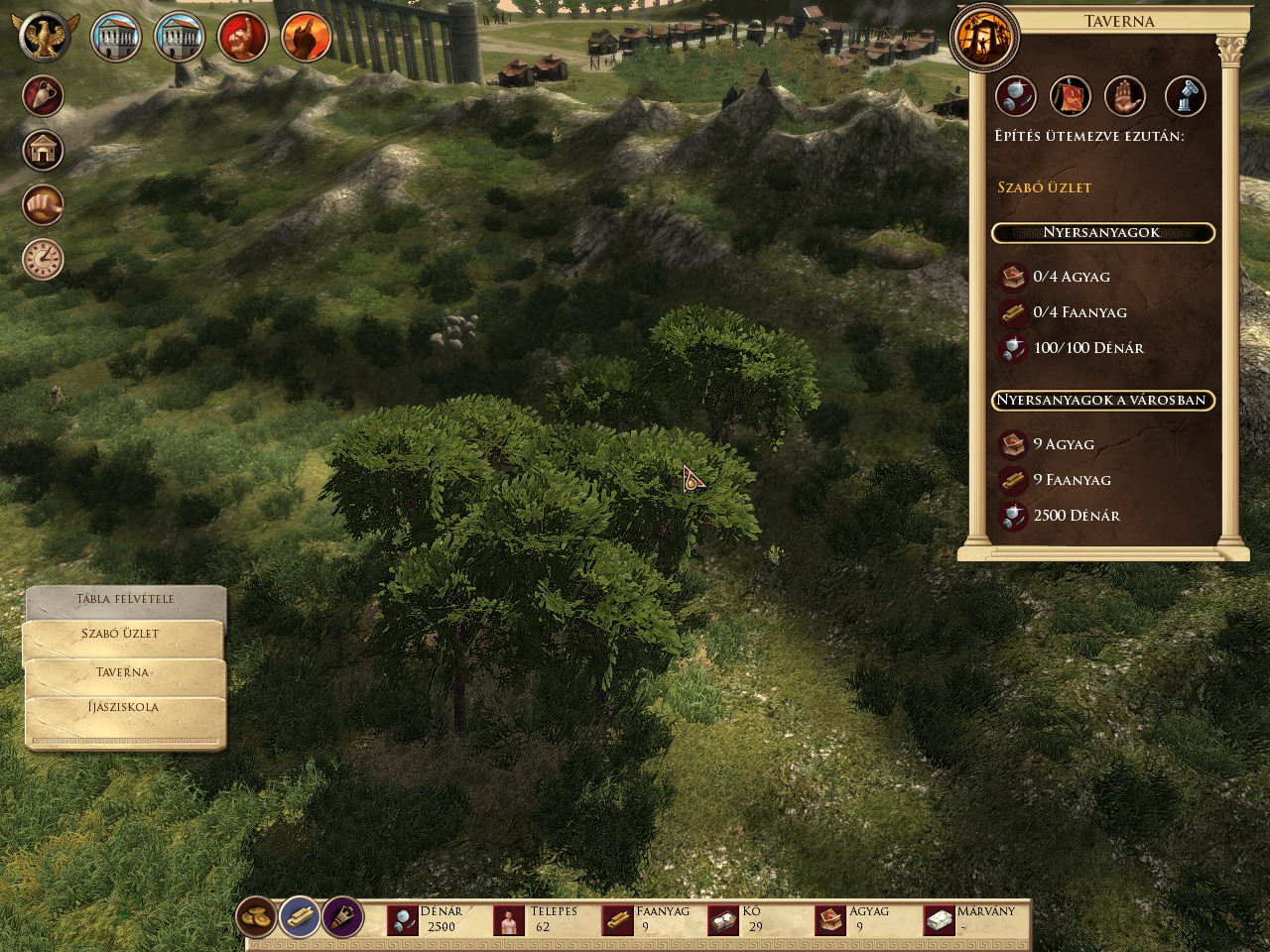Open the amphora icon menu
The width and height of the screenshot is (1270, 952).
pyautogui.click(x=43, y=96)
